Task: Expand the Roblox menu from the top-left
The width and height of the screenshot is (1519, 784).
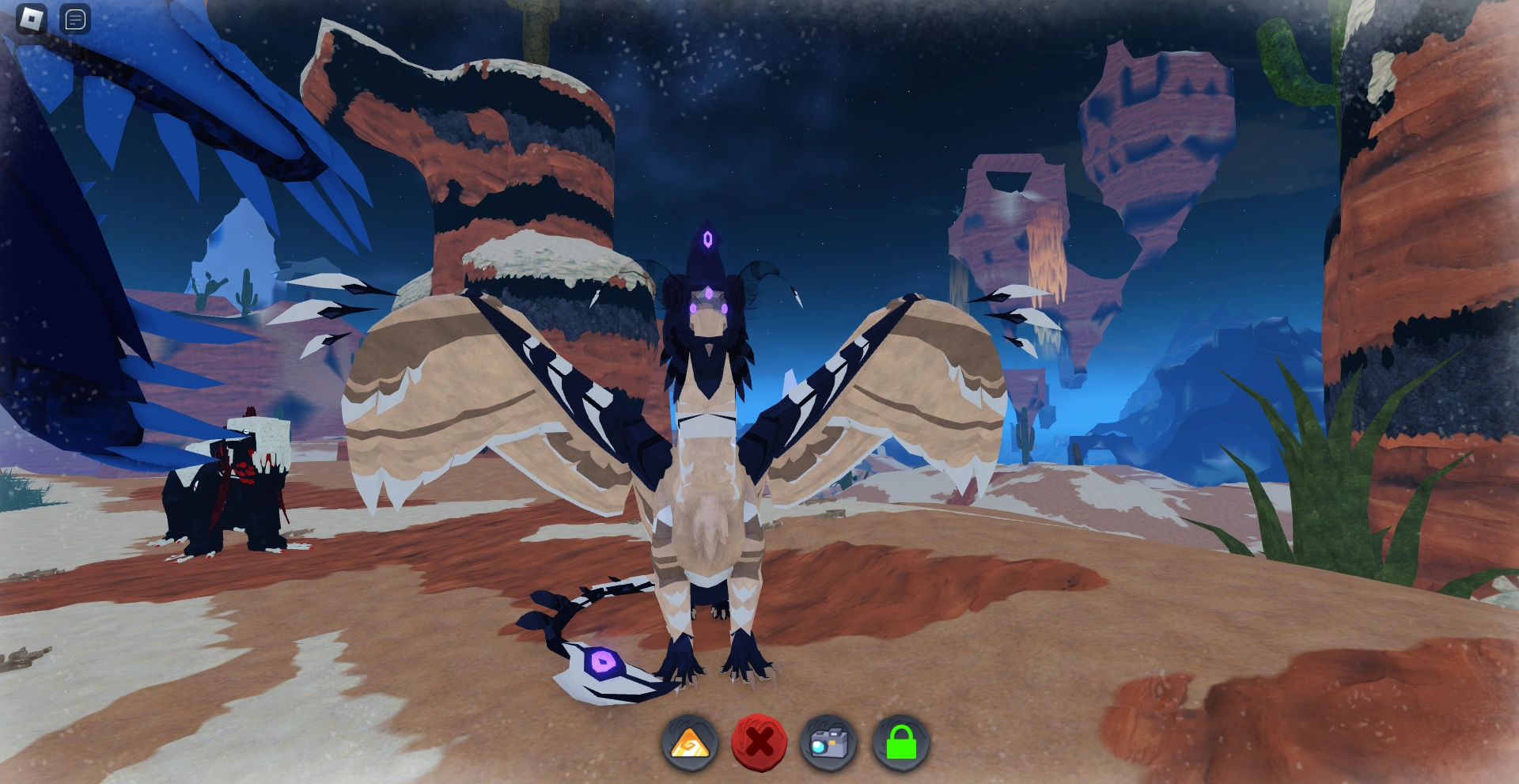Action: [x=29, y=19]
